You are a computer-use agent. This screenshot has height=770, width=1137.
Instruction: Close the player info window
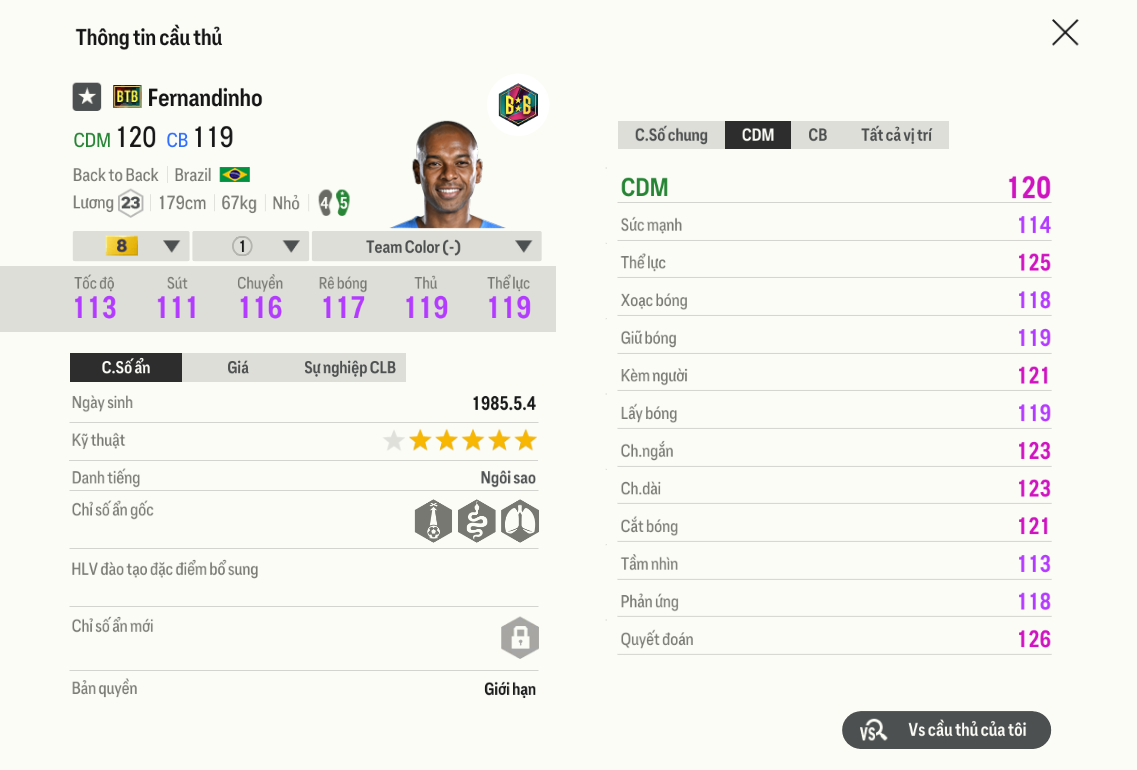(x=1065, y=33)
